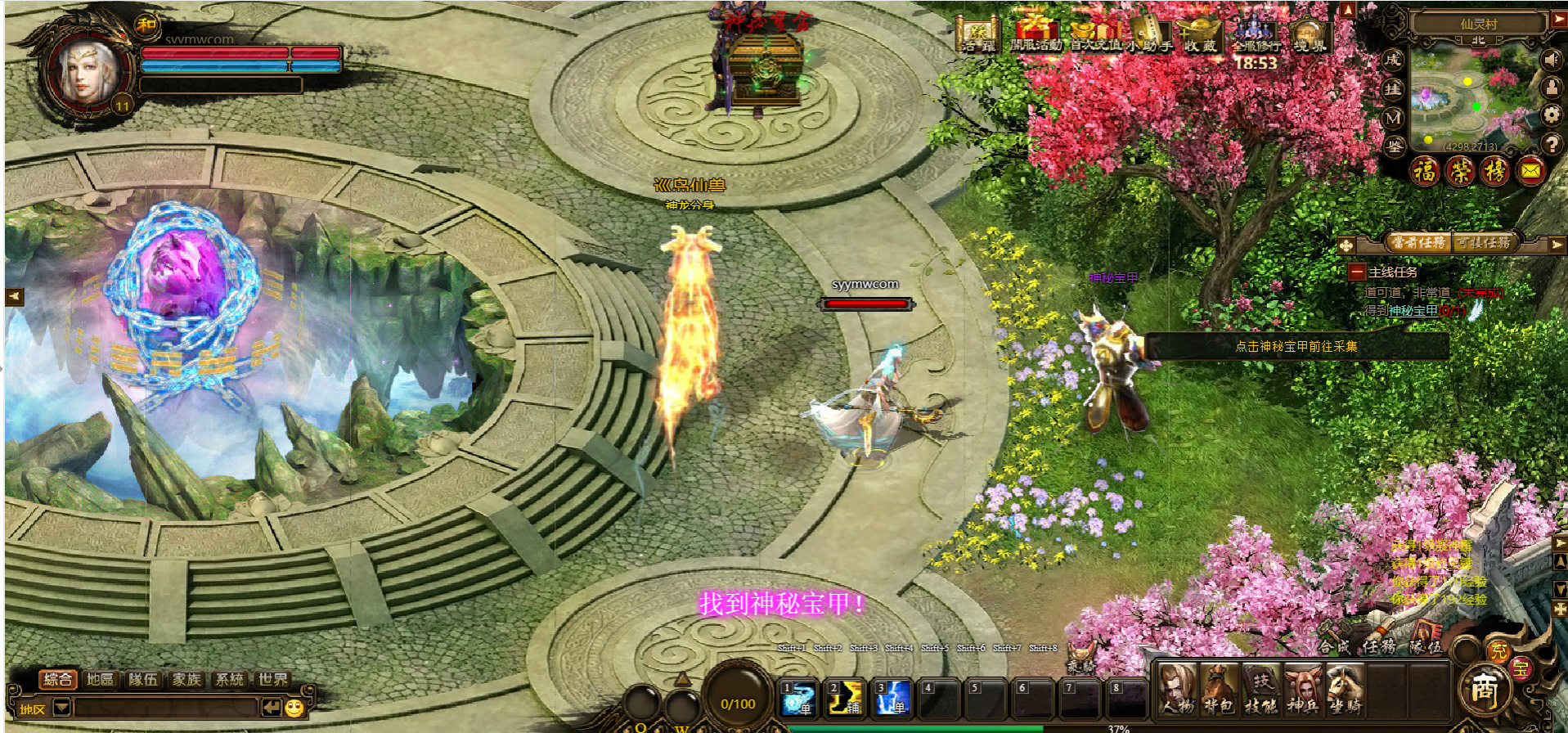
Task: Open the 背包 backpack
Action: (1219, 690)
